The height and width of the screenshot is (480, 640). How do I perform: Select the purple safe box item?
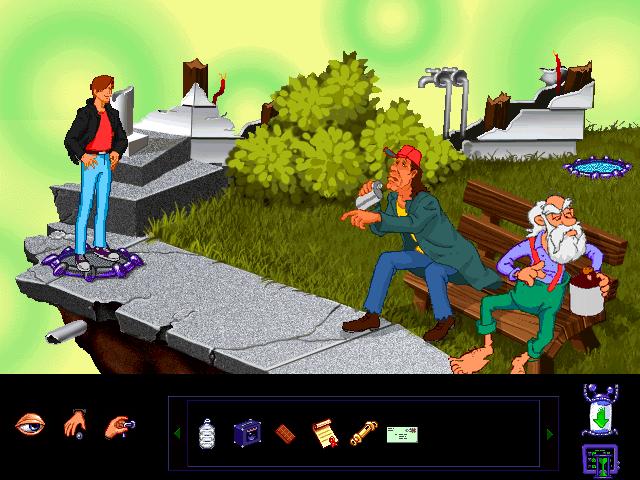point(246,432)
